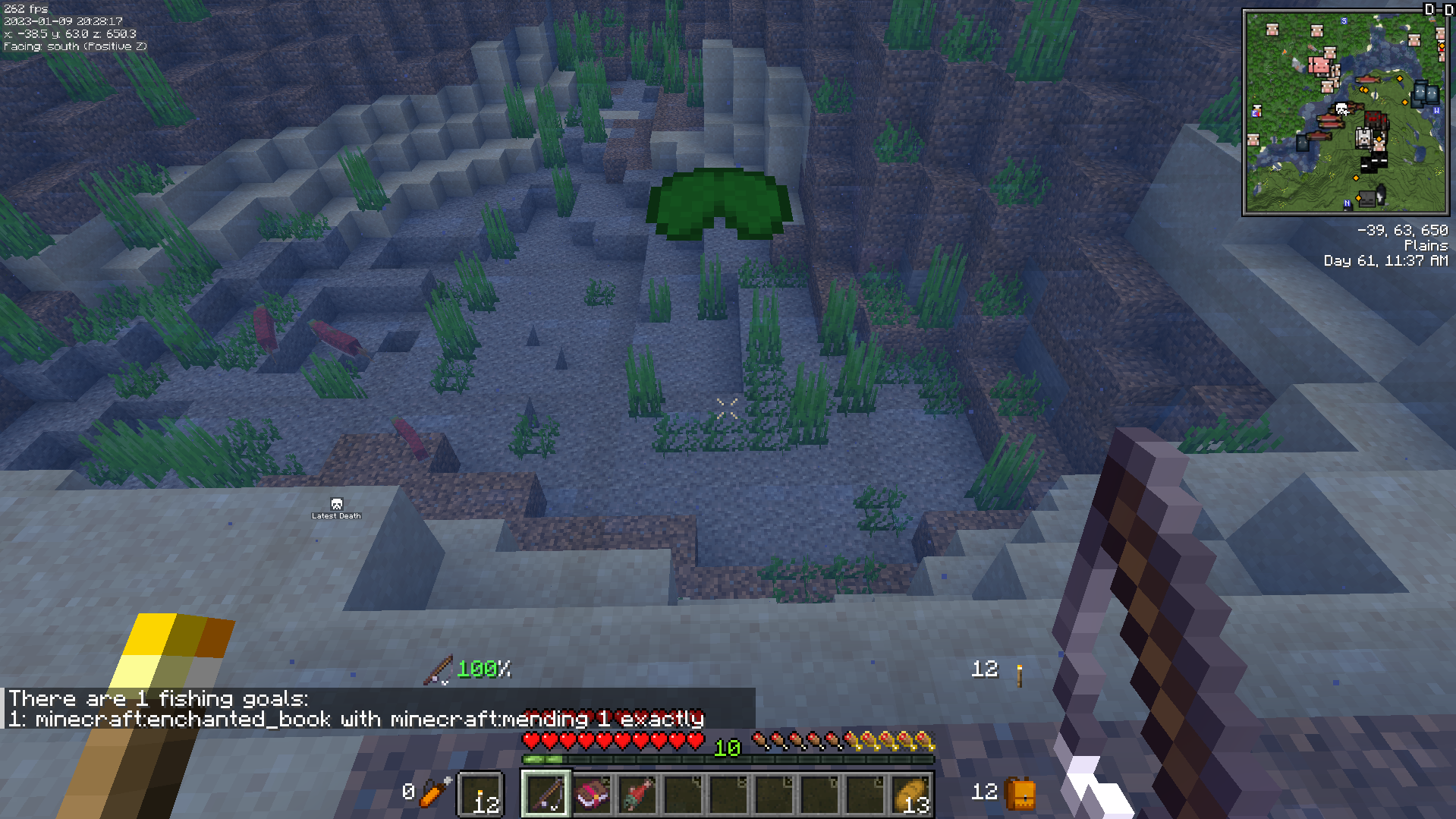1456x819 pixels.
Task: Click the quiver icon showing count 0
Action: [431, 792]
